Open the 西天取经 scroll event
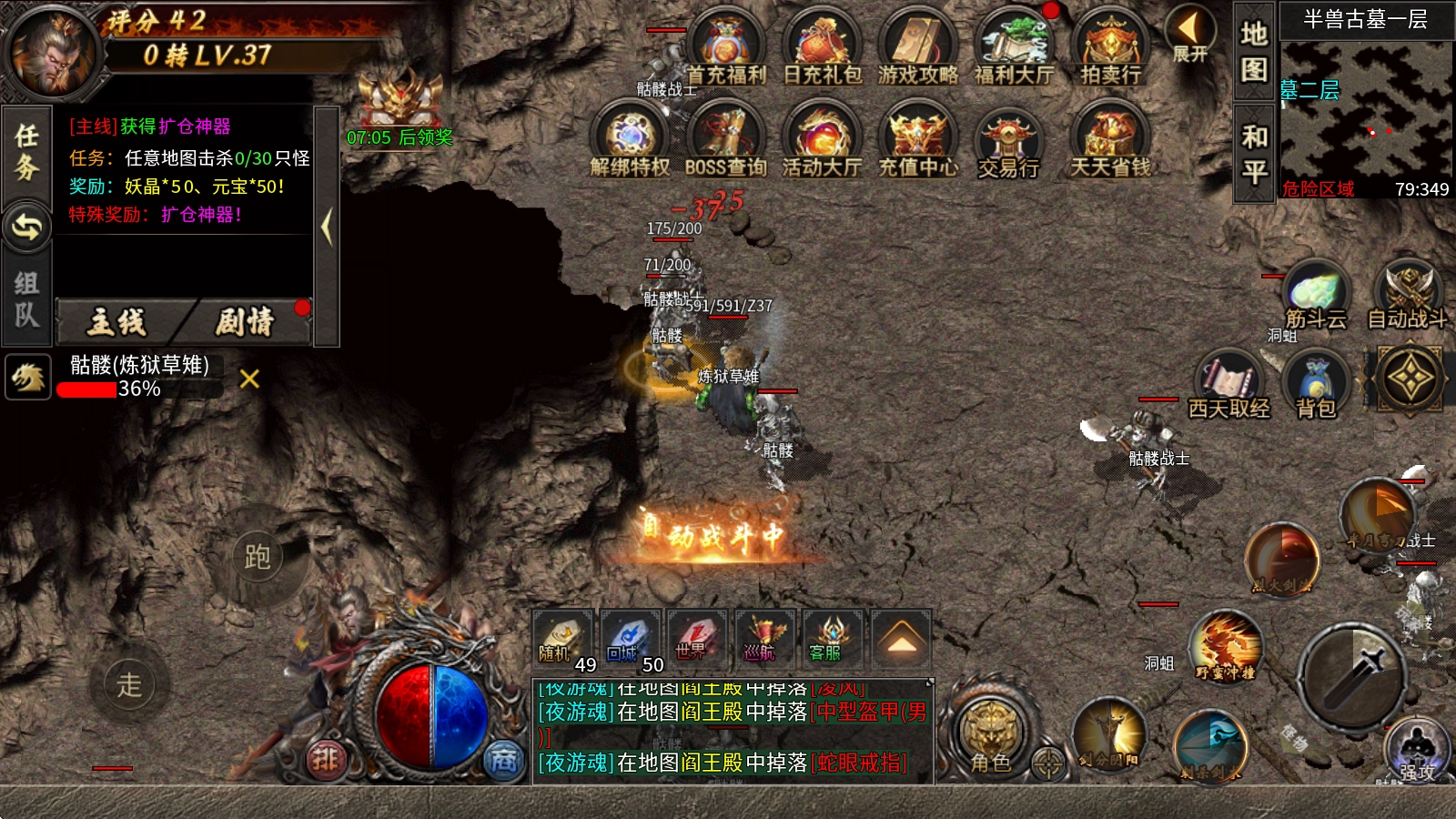This screenshot has height=819, width=1456. tap(1228, 384)
